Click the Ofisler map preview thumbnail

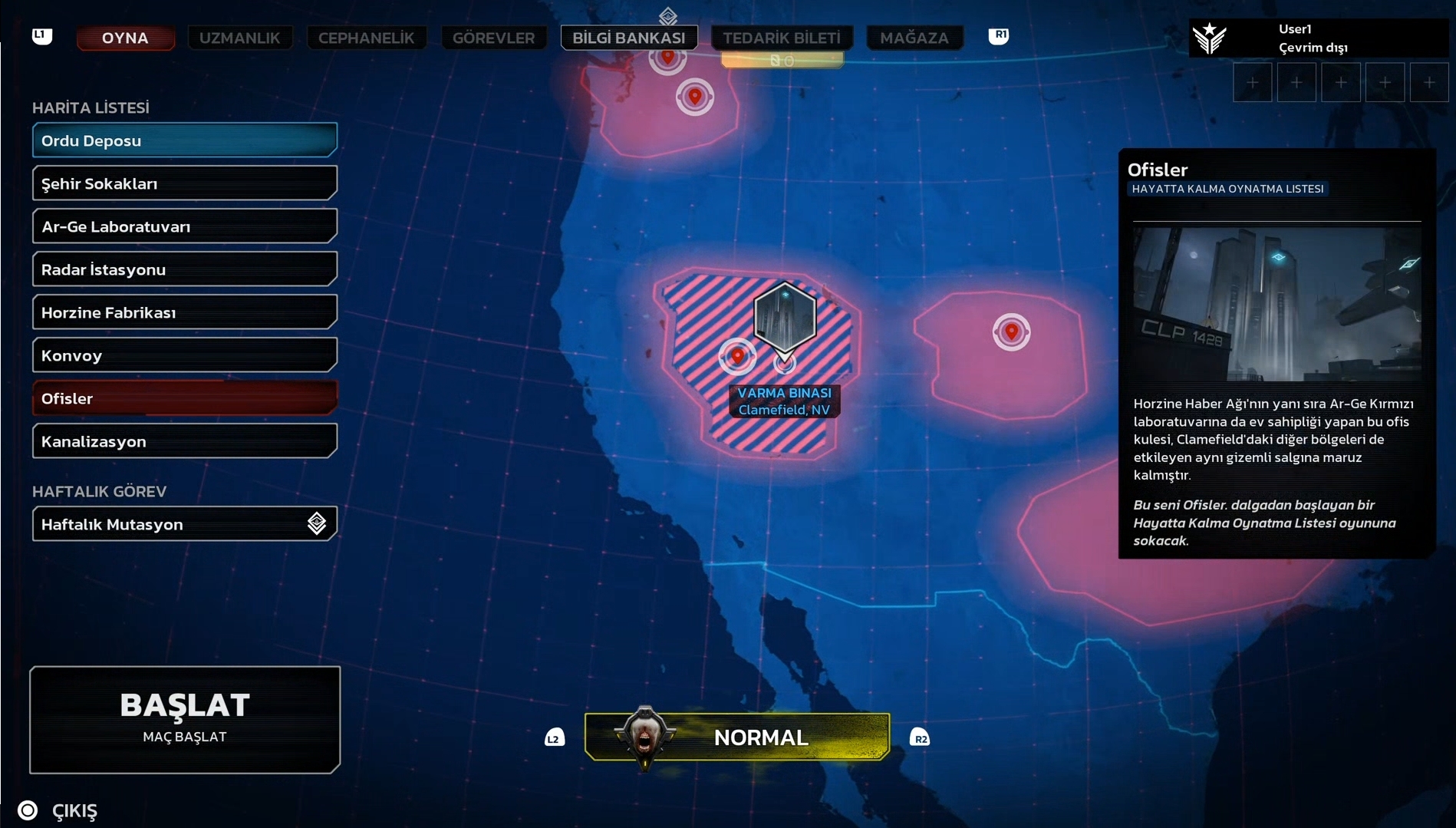point(1276,304)
